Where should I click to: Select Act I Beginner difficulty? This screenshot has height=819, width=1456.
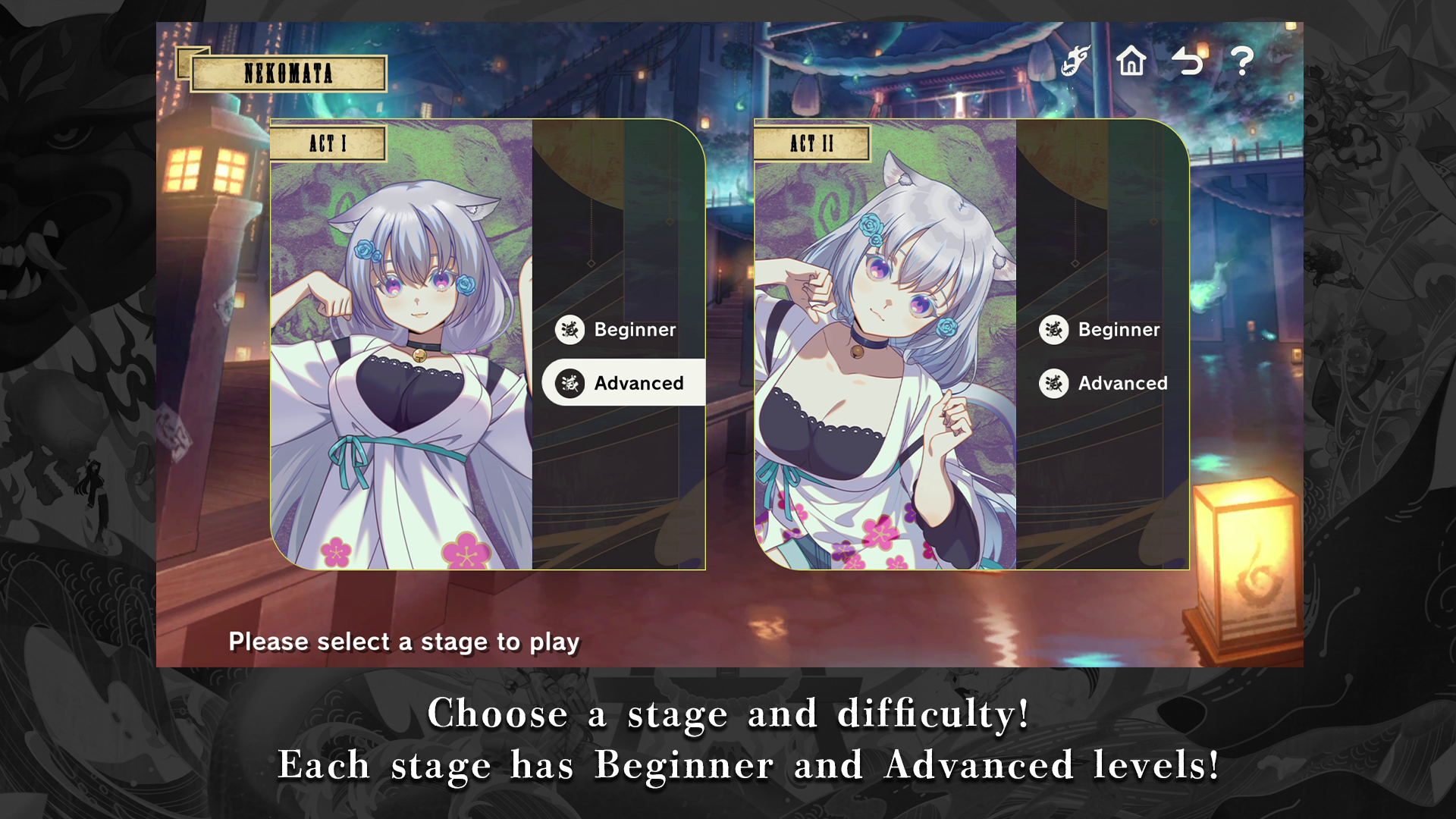click(x=617, y=330)
